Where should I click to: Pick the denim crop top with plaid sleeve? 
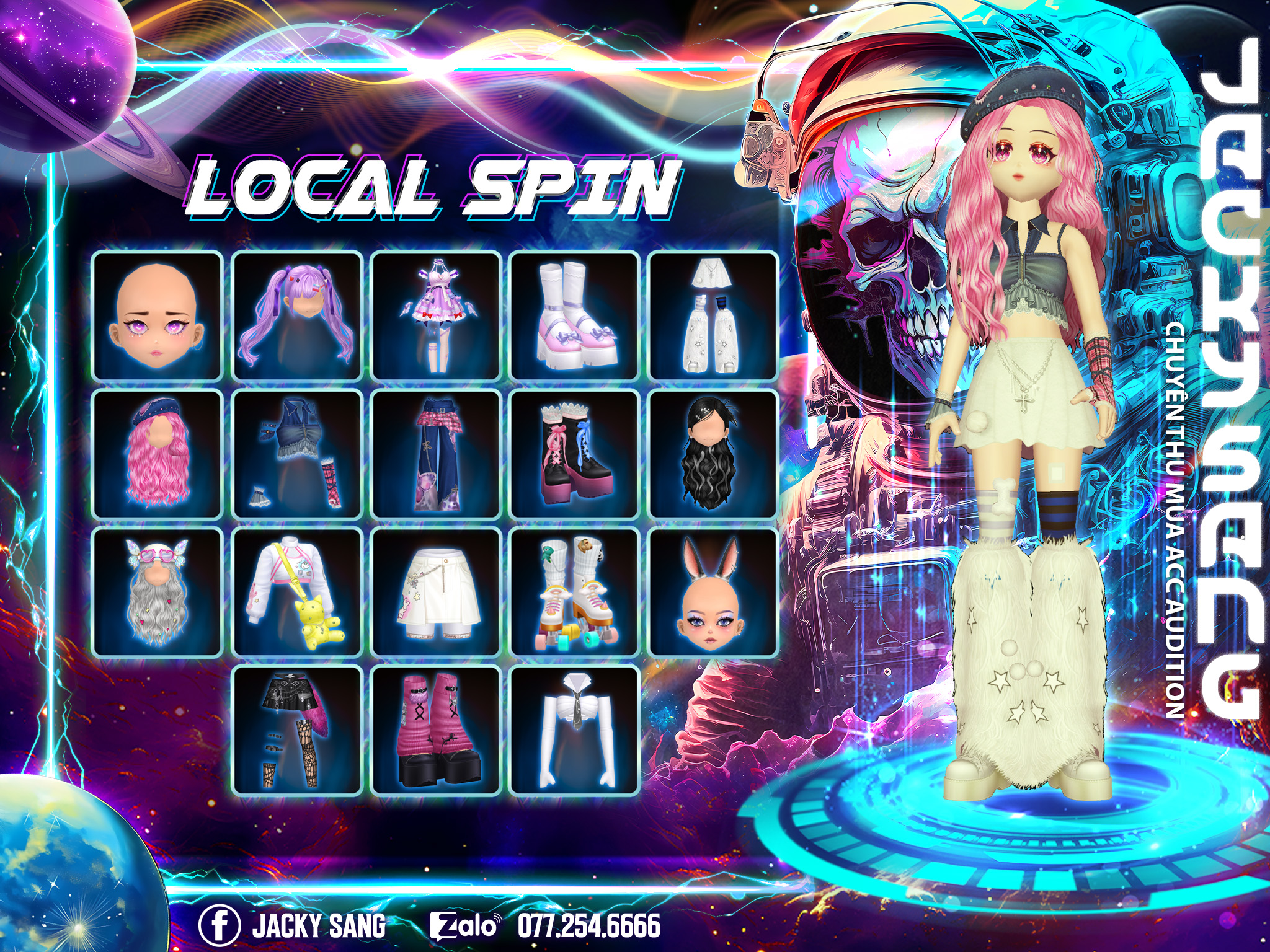[297, 454]
